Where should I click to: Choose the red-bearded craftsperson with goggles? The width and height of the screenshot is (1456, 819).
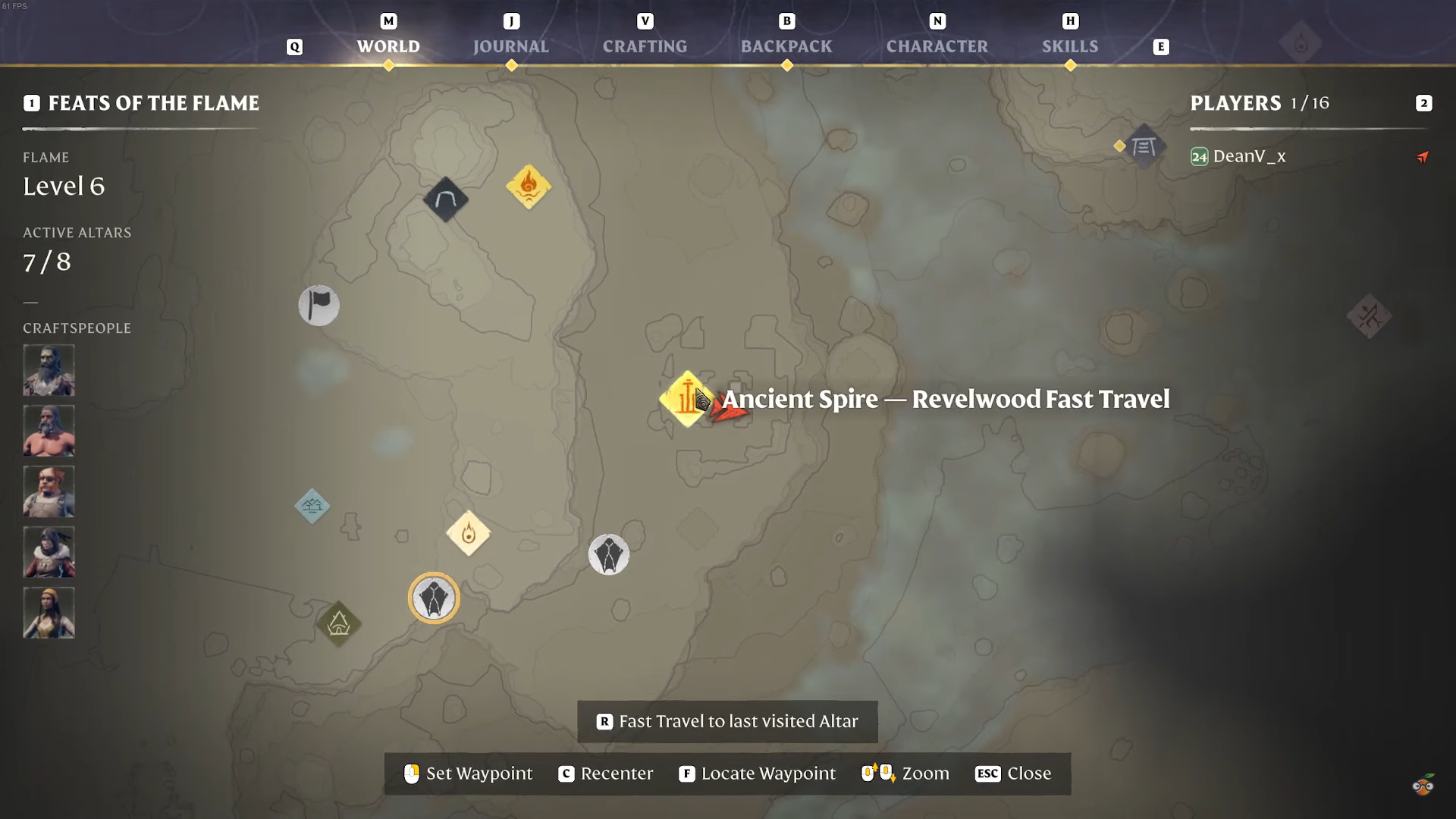49,491
